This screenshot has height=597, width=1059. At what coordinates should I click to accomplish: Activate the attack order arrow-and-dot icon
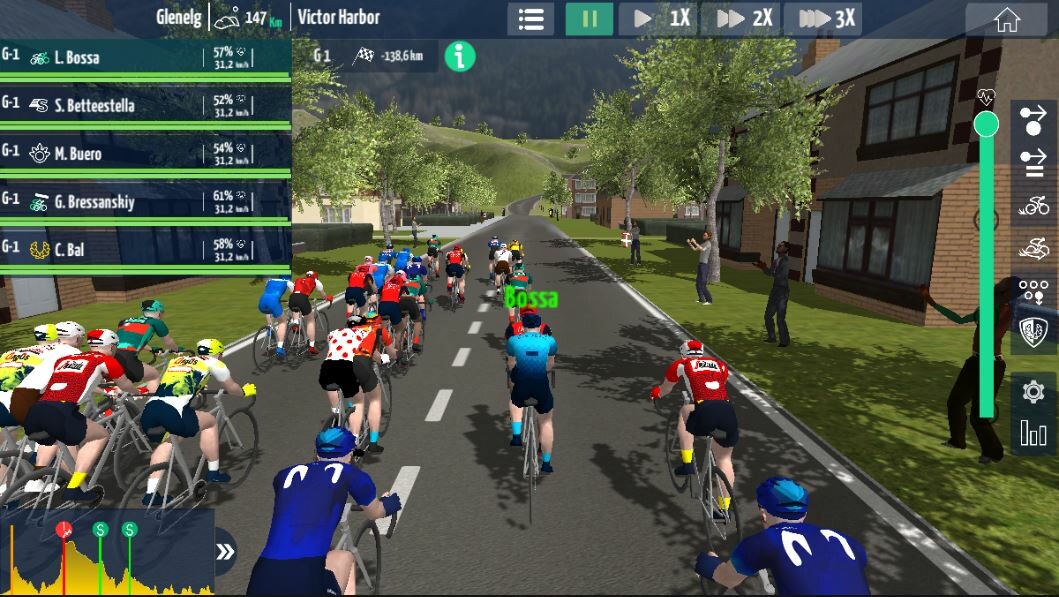(1033, 121)
